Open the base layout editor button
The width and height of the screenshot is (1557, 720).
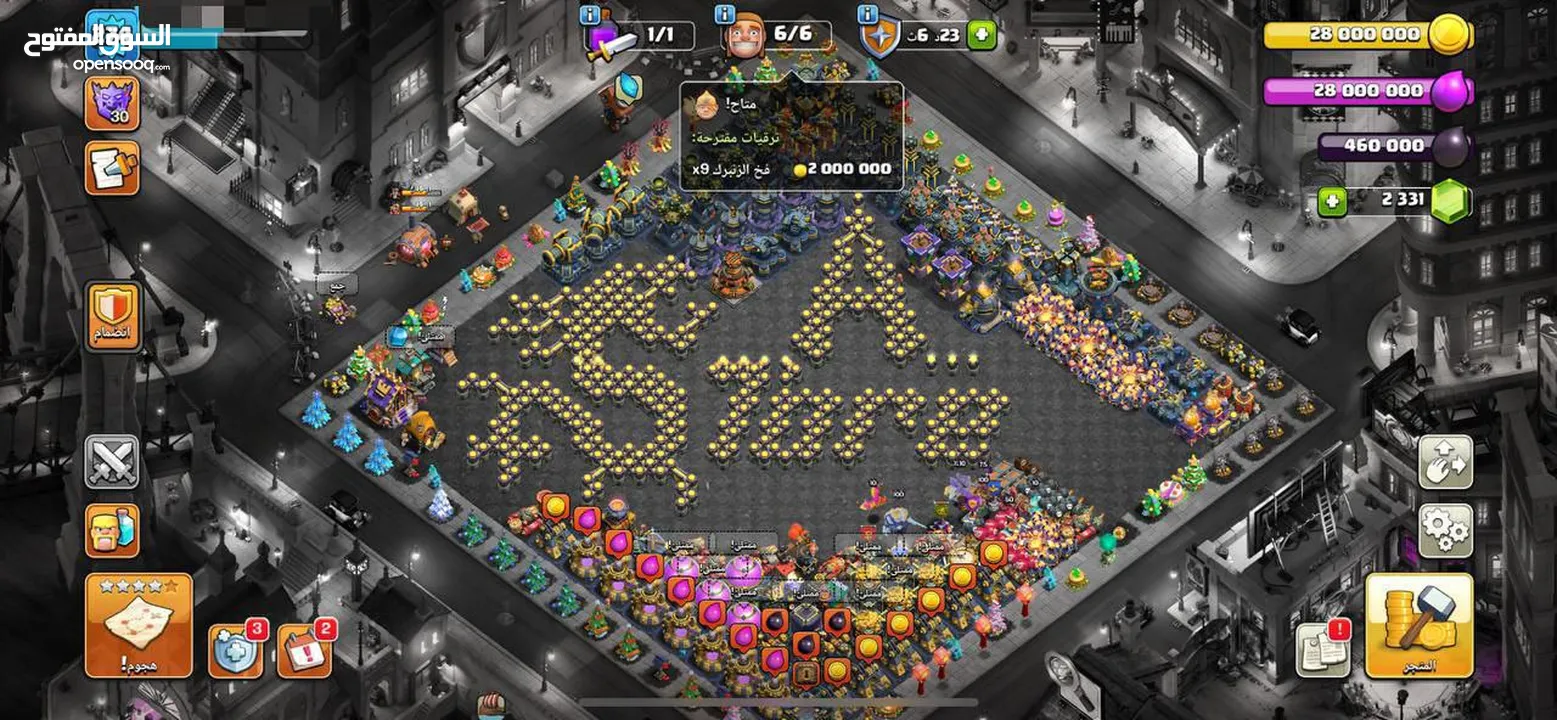coord(1445,462)
